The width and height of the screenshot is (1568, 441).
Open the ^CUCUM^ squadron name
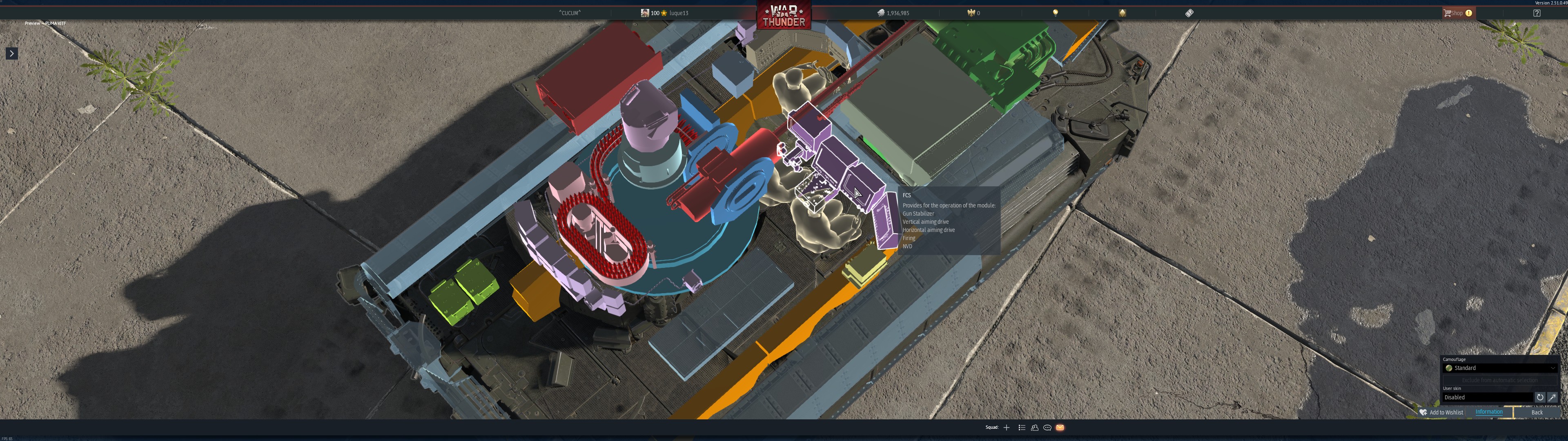tap(569, 12)
